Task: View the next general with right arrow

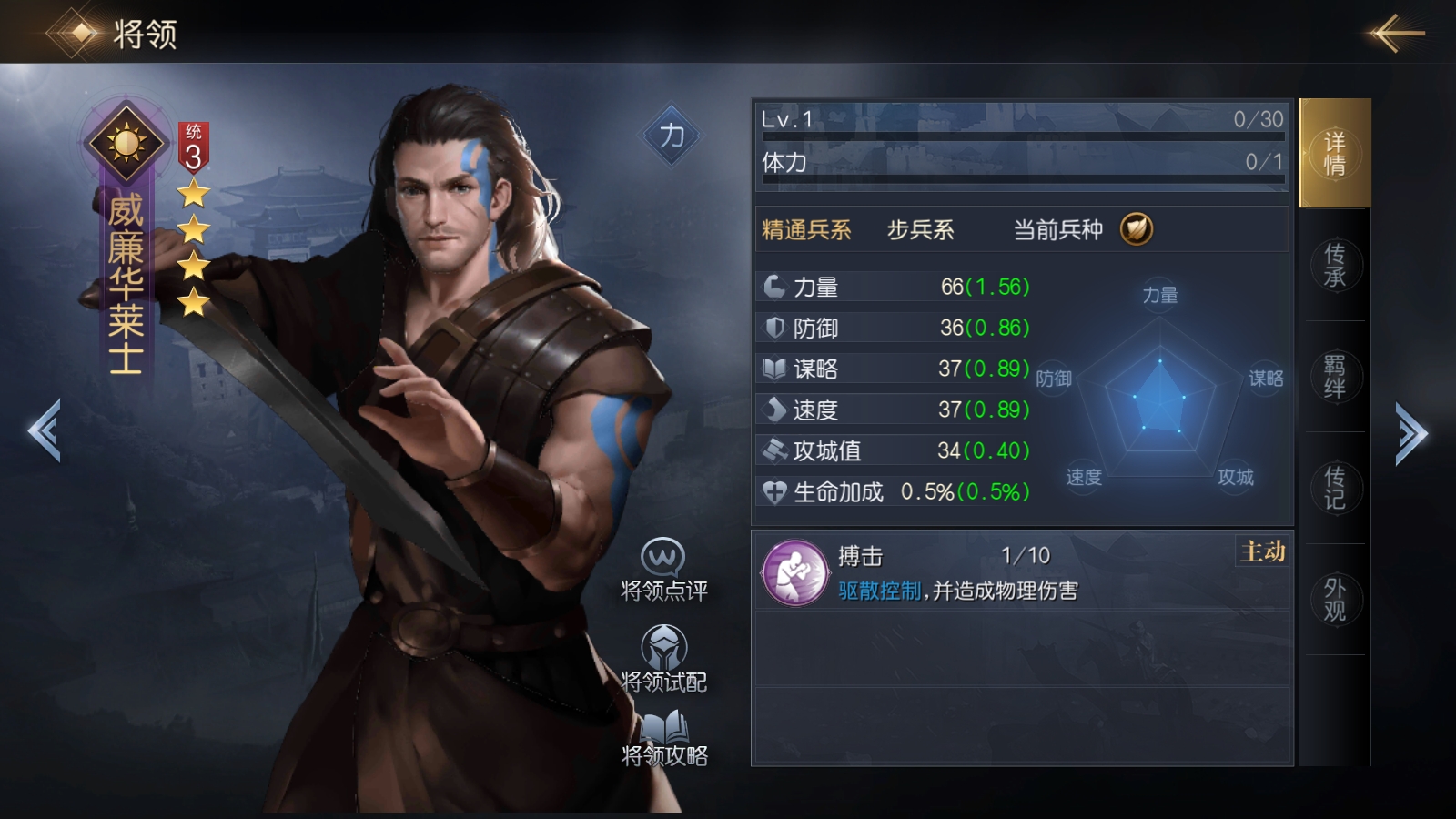Action: pos(1411,434)
